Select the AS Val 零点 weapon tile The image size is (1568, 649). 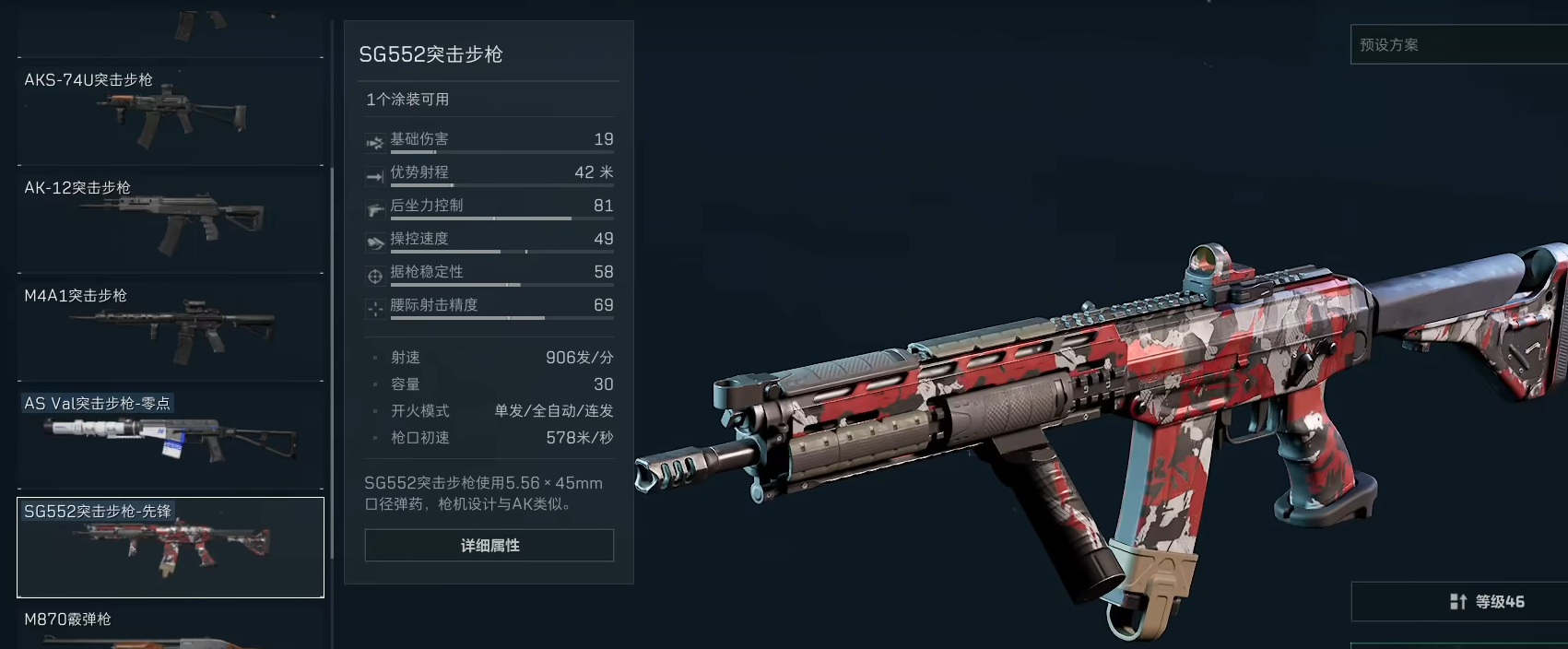pos(171,436)
